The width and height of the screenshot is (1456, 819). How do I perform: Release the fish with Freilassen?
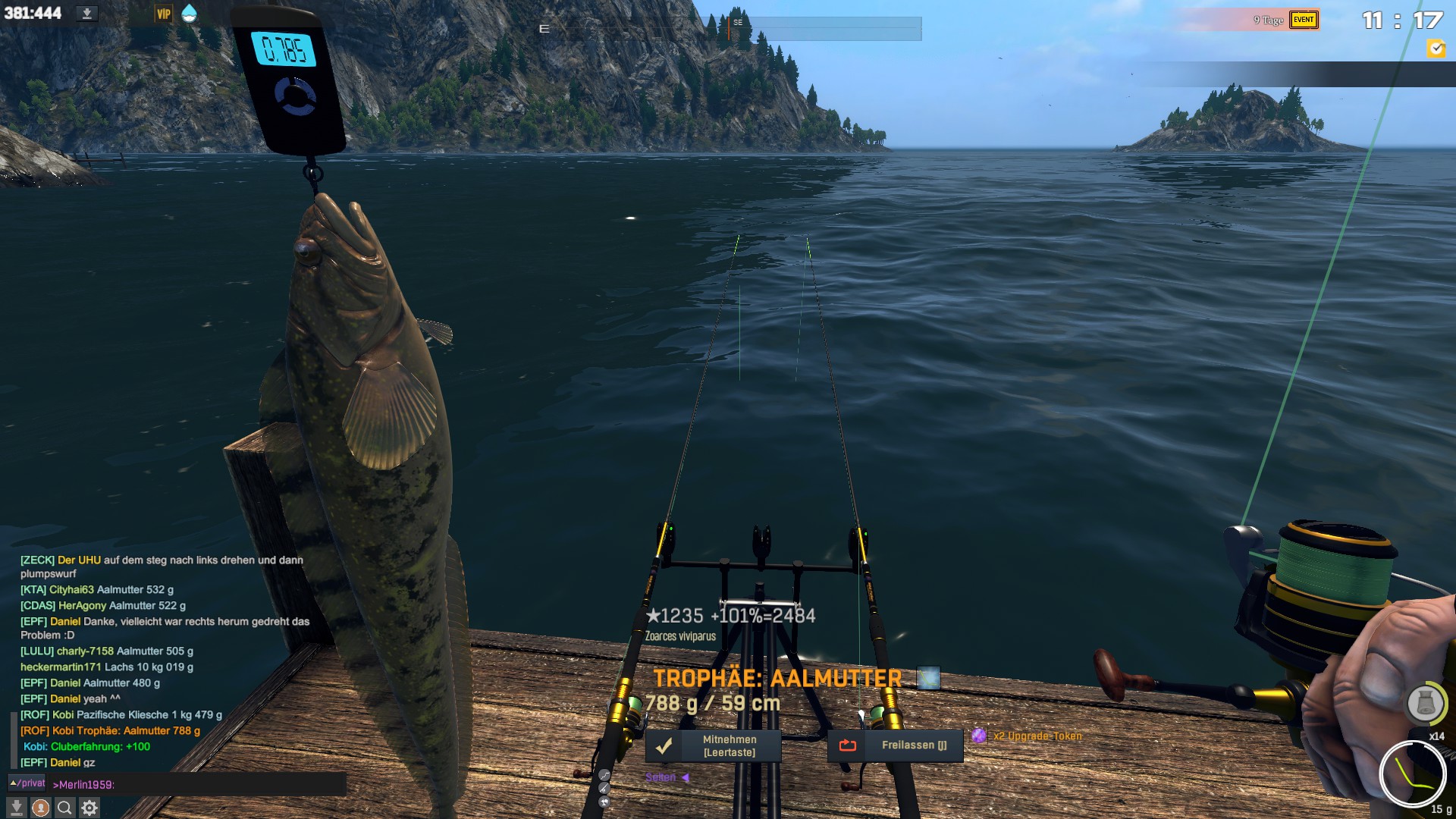895,745
